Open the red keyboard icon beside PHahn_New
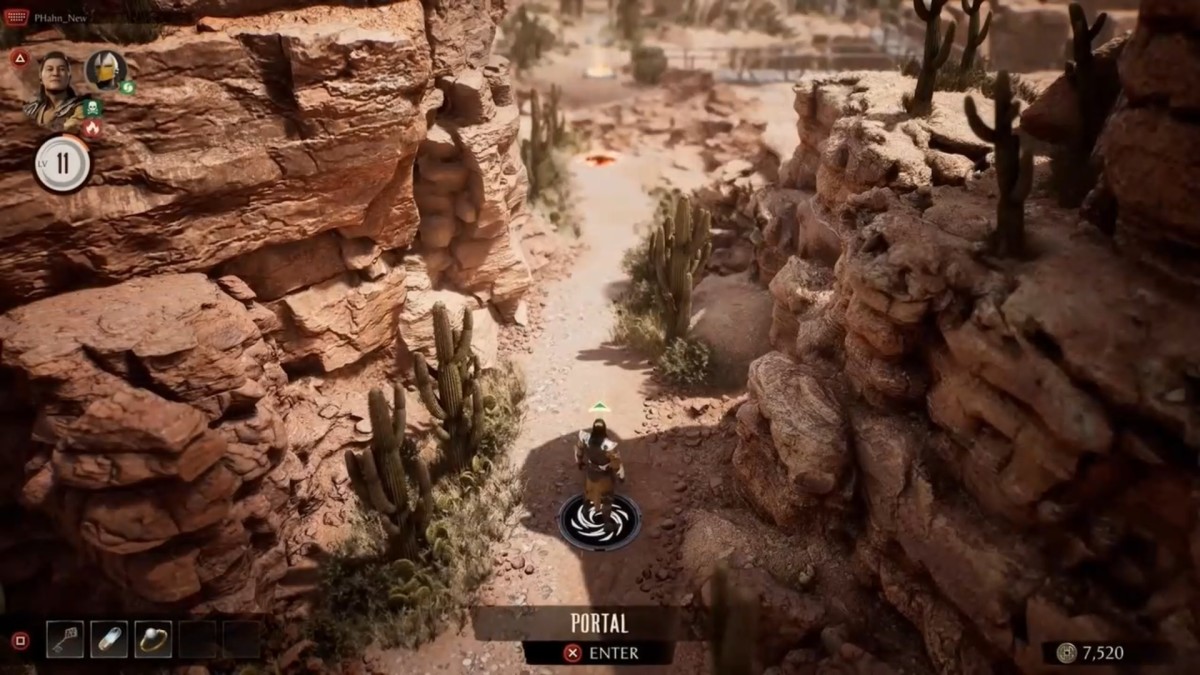The height and width of the screenshot is (675, 1200). (x=16, y=18)
